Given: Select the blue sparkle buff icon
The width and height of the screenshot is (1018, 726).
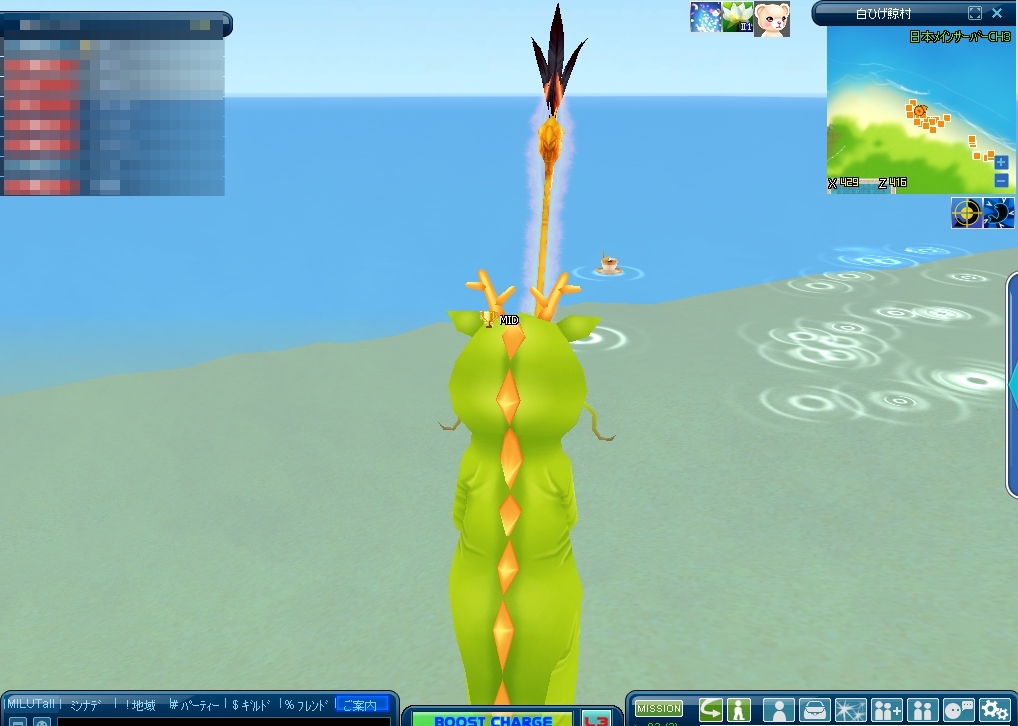Looking at the screenshot, I should coord(706,17).
